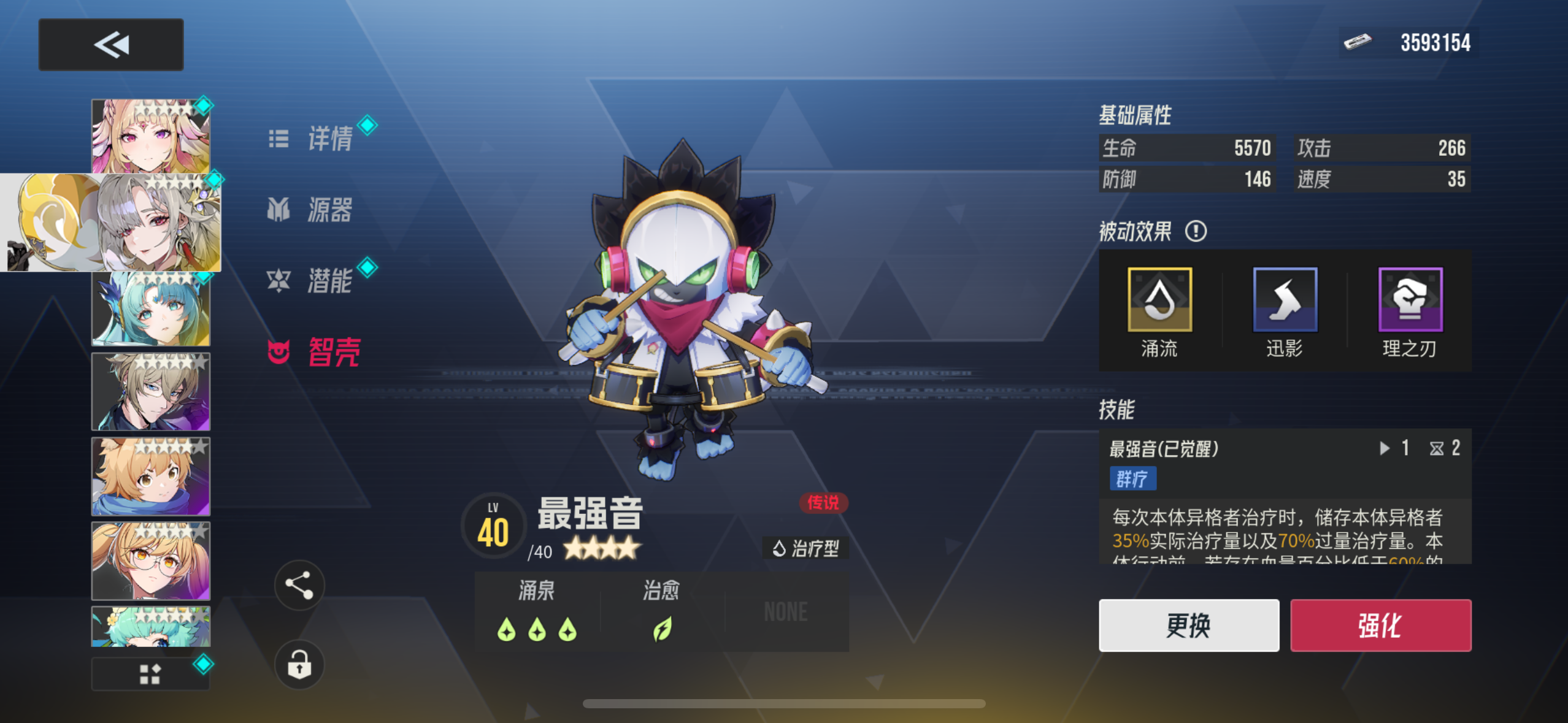Viewport: 1568px width, 723px height.
Task: Open the share icon above the lock
Action: [299, 586]
